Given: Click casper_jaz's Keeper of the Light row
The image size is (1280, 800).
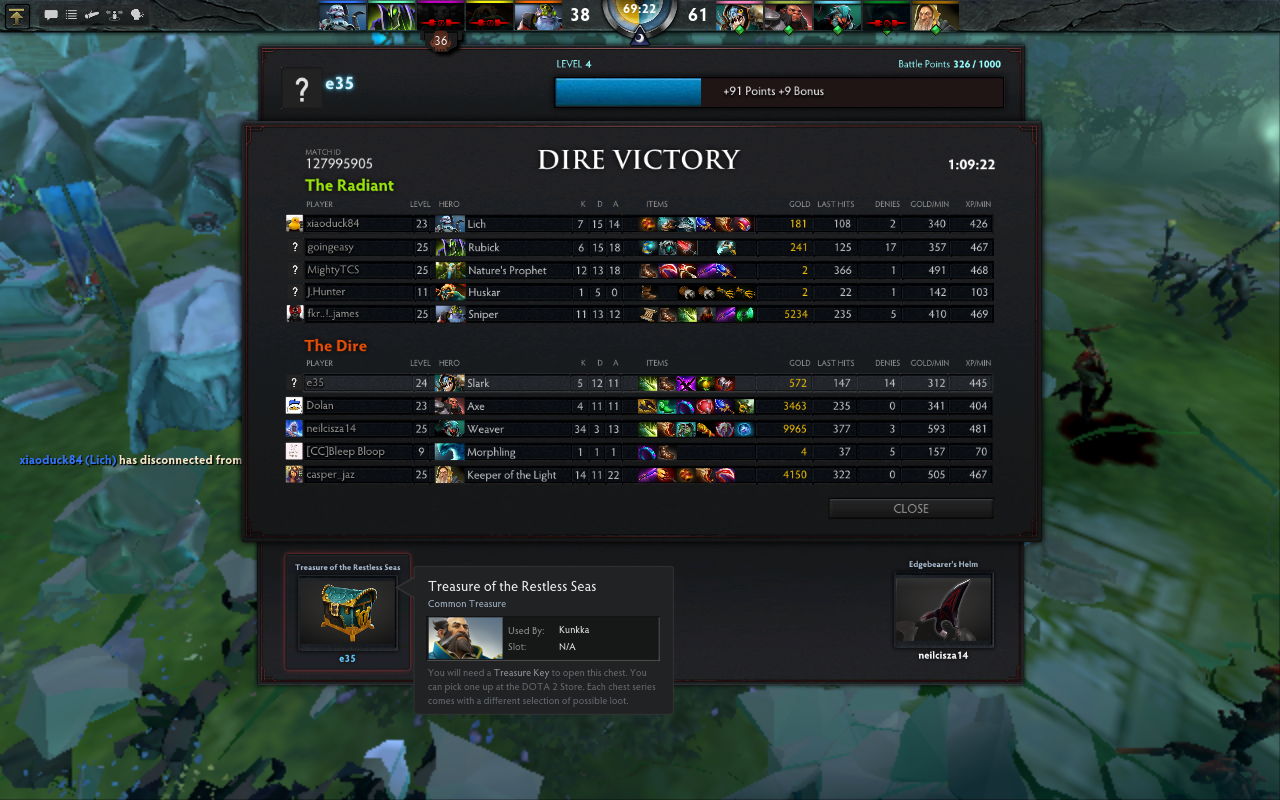Looking at the screenshot, I should 640,475.
